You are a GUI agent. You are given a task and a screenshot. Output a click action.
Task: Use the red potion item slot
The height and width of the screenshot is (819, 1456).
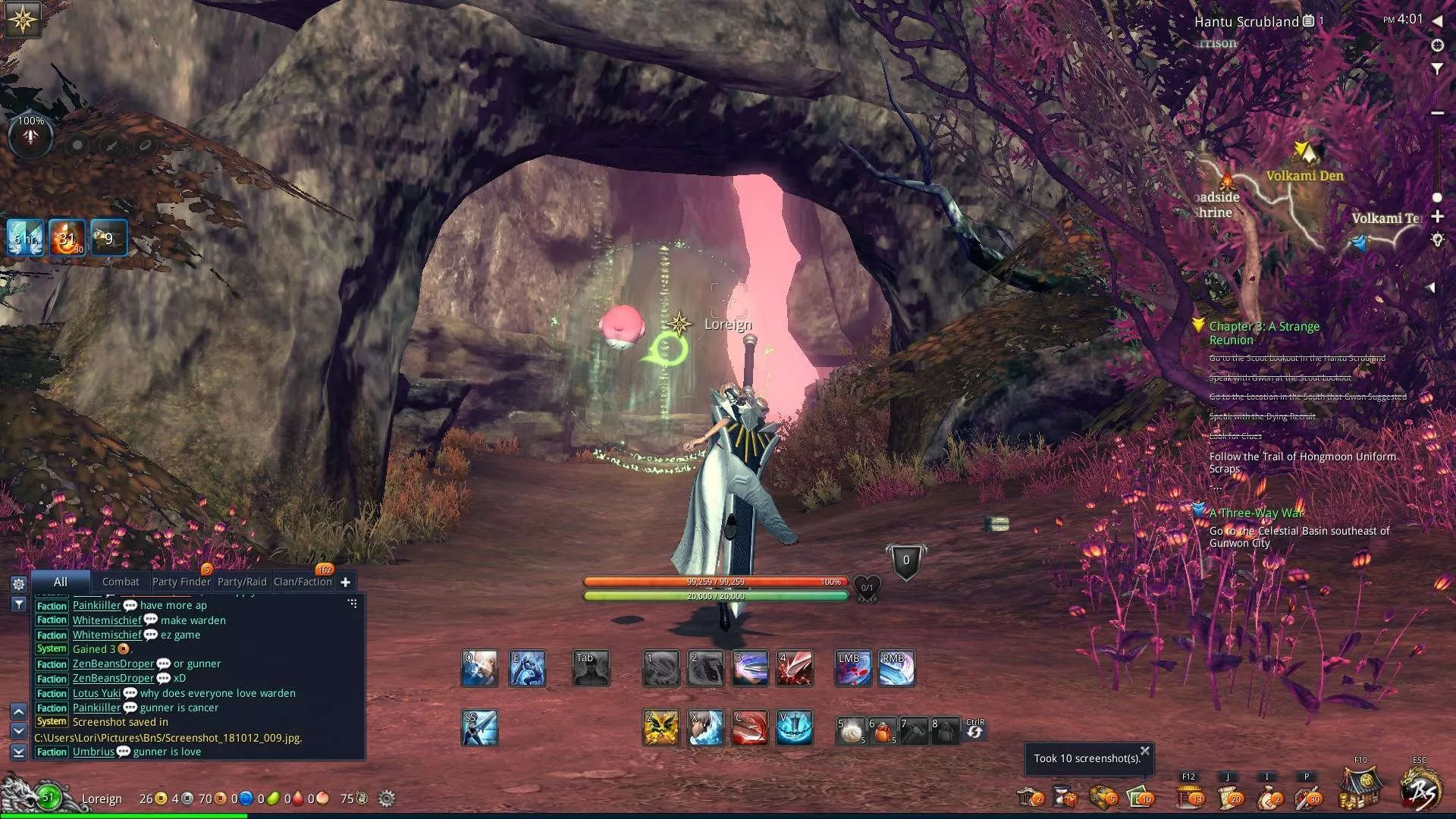(883, 731)
